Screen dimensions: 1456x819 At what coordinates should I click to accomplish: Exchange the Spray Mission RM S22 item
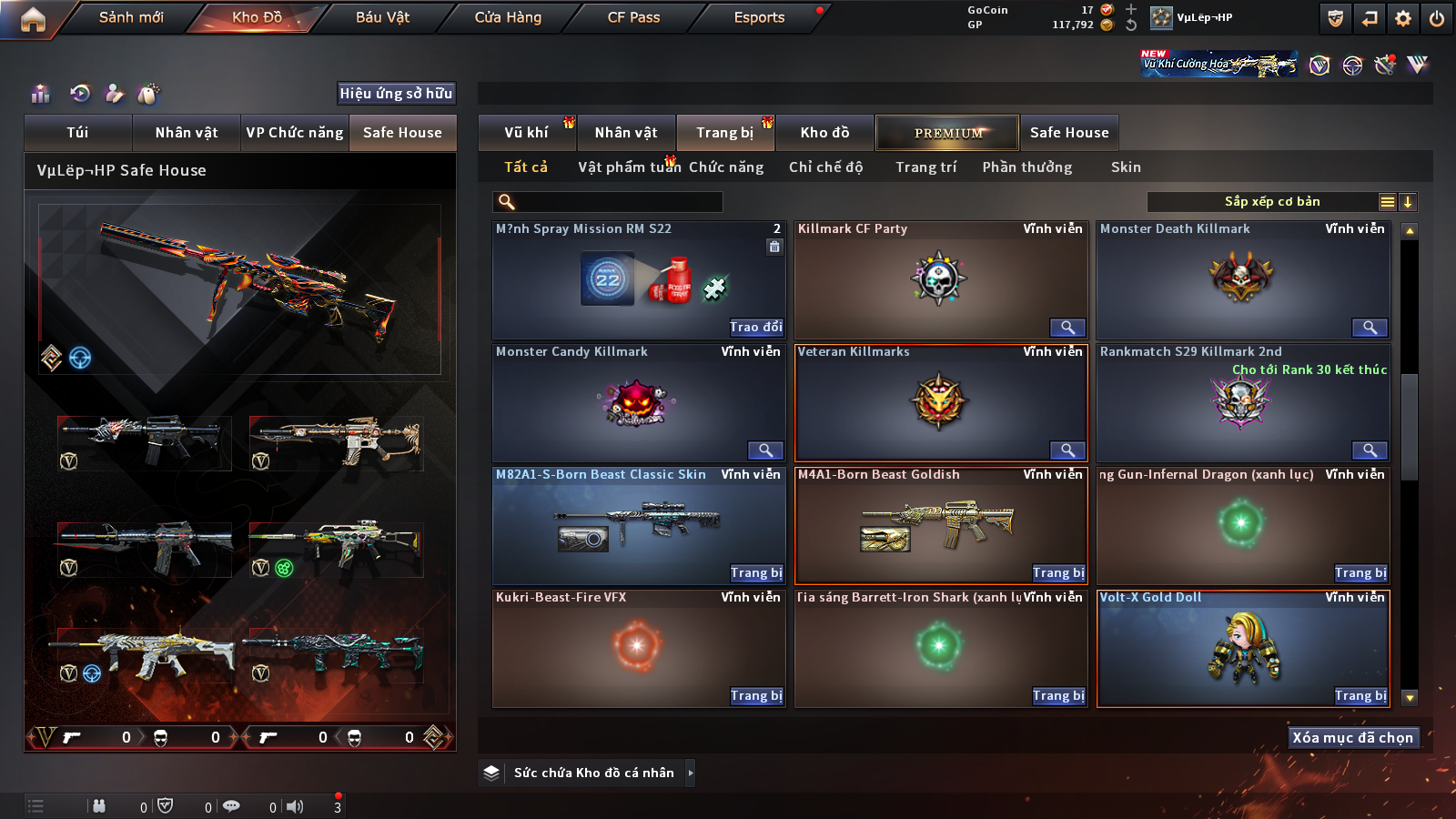(756, 328)
